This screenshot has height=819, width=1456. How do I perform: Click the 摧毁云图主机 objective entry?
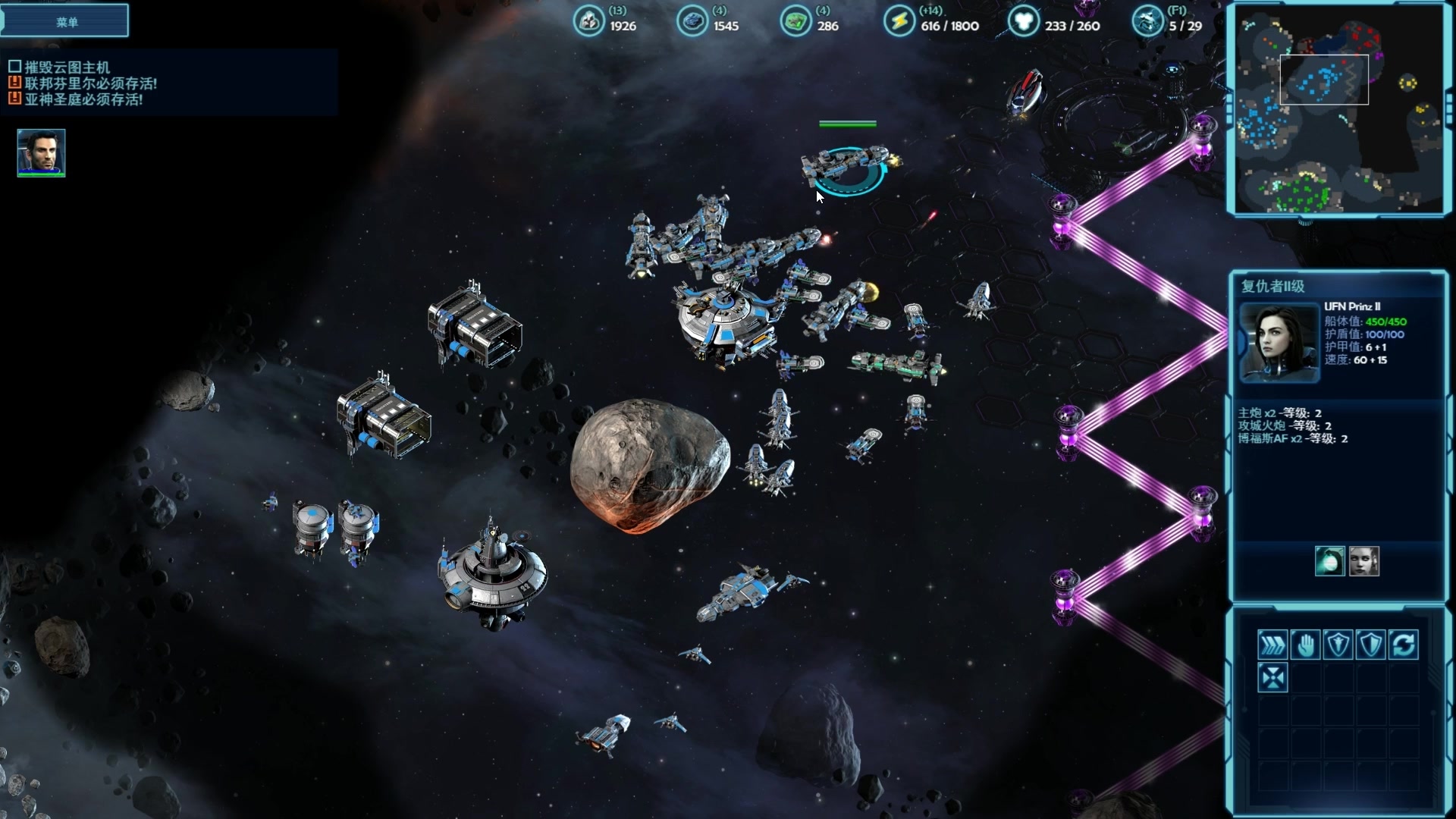pyautogui.click(x=67, y=67)
